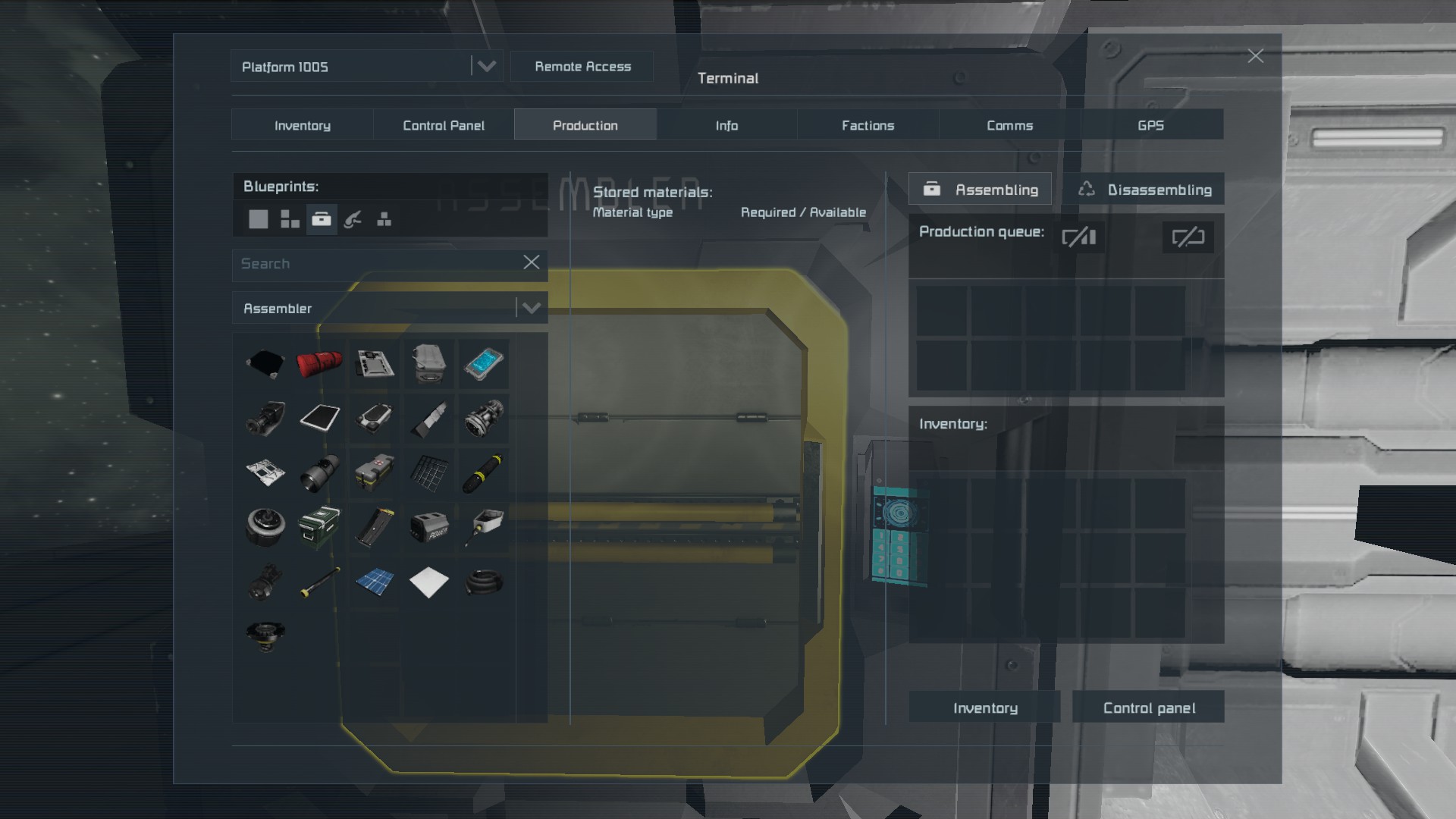Open the Comms tab
This screenshot has width=1456, height=819.
1009,125
